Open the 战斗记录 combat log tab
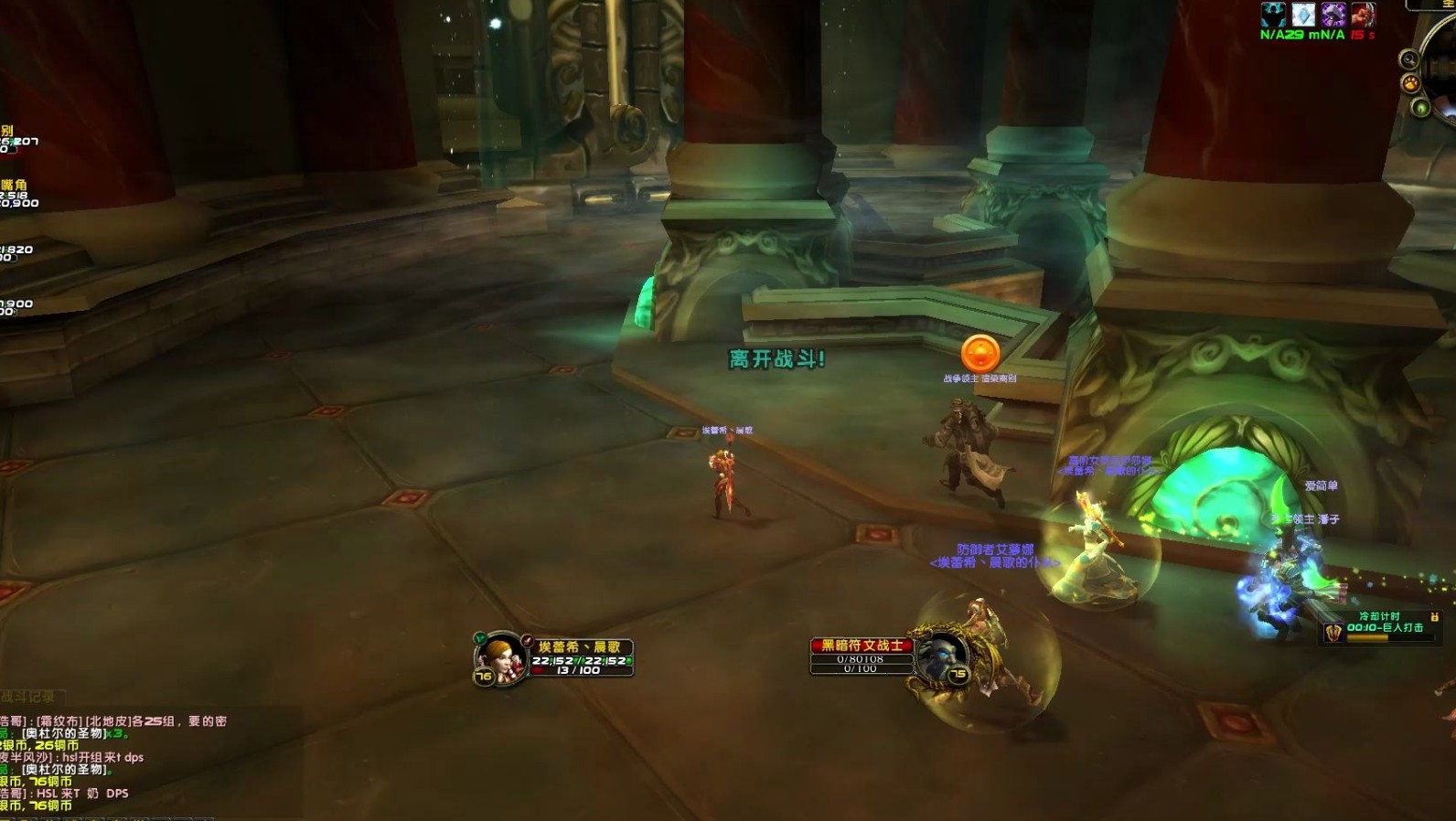The height and width of the screenshot is (821, 1456). tap(29, 697)
